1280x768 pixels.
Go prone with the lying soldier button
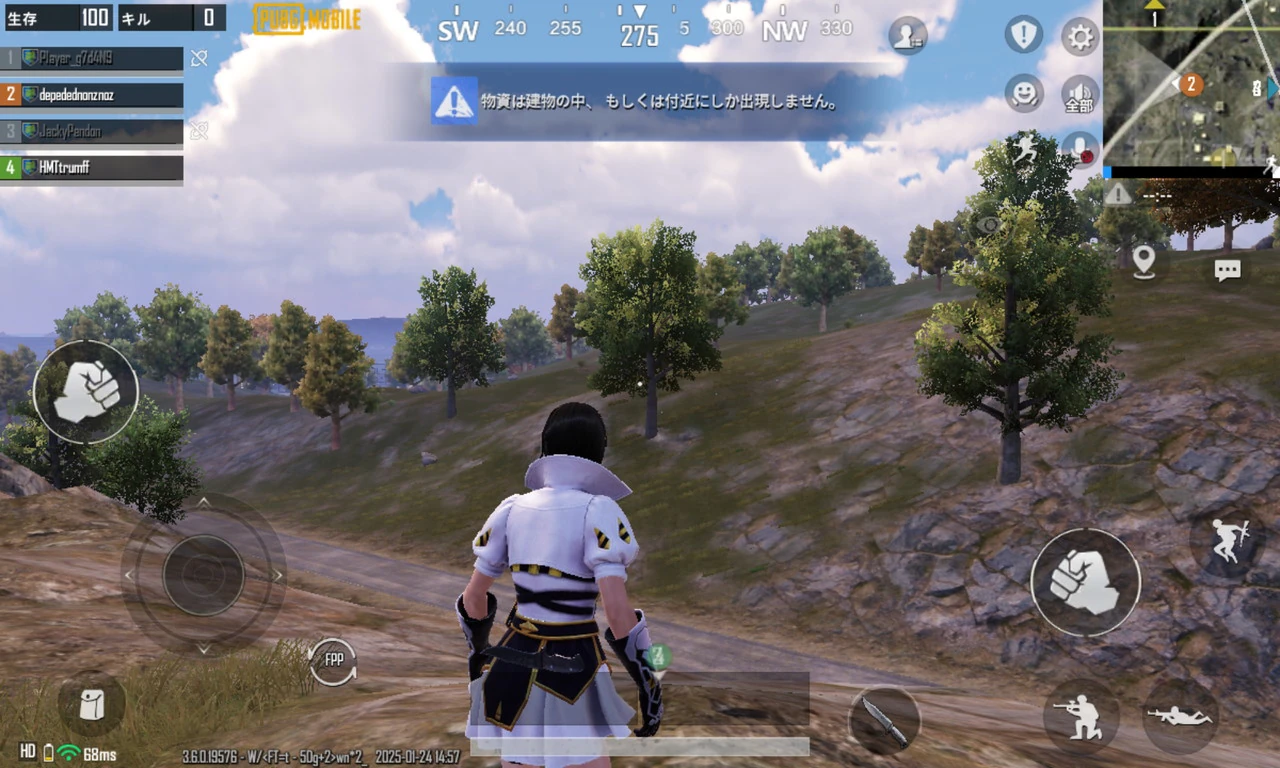coord(1180,716)
